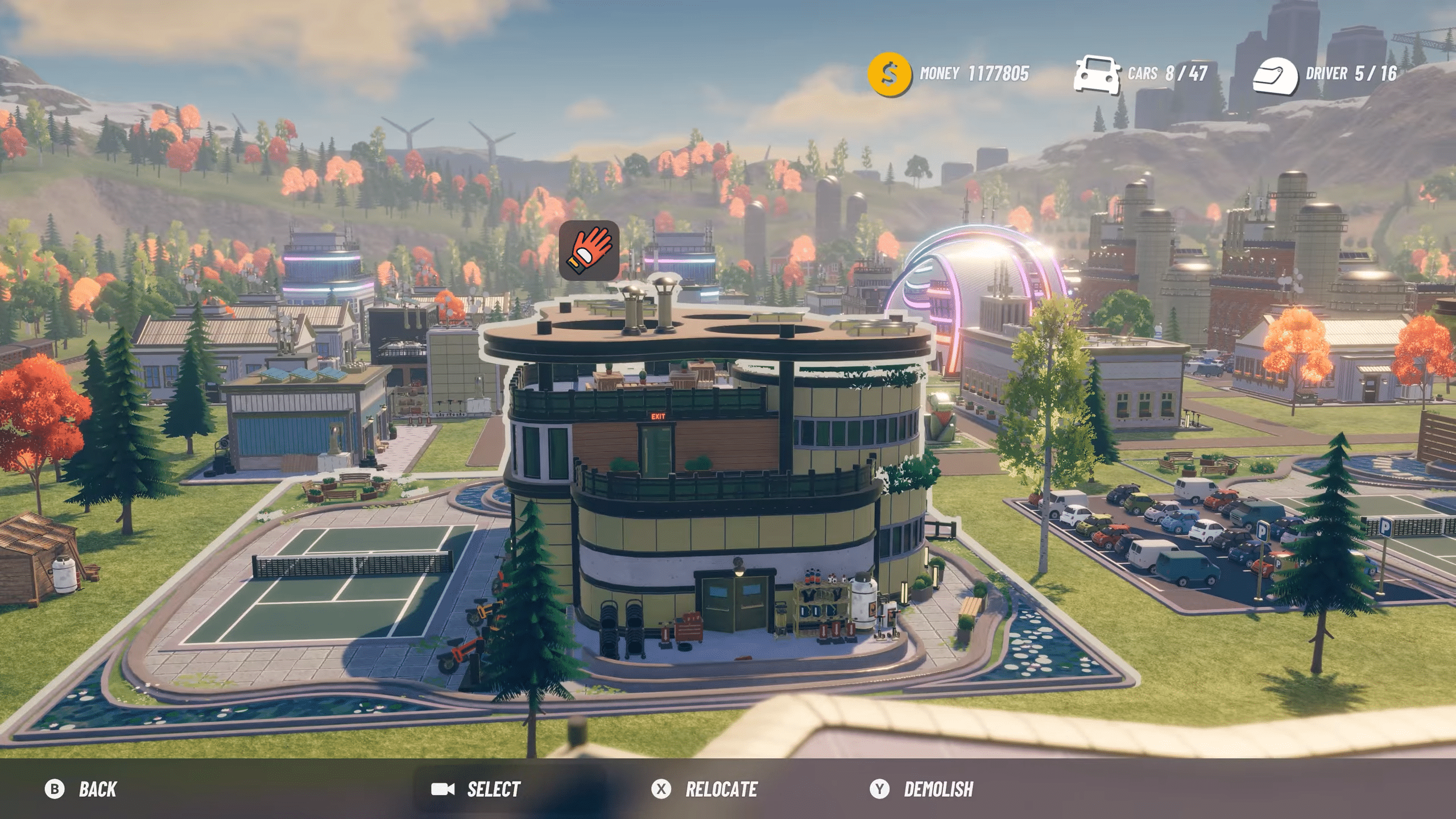Screen dimensions: 1456x819
Task: Click the orange glove building icon
Action: coord(589,250)
